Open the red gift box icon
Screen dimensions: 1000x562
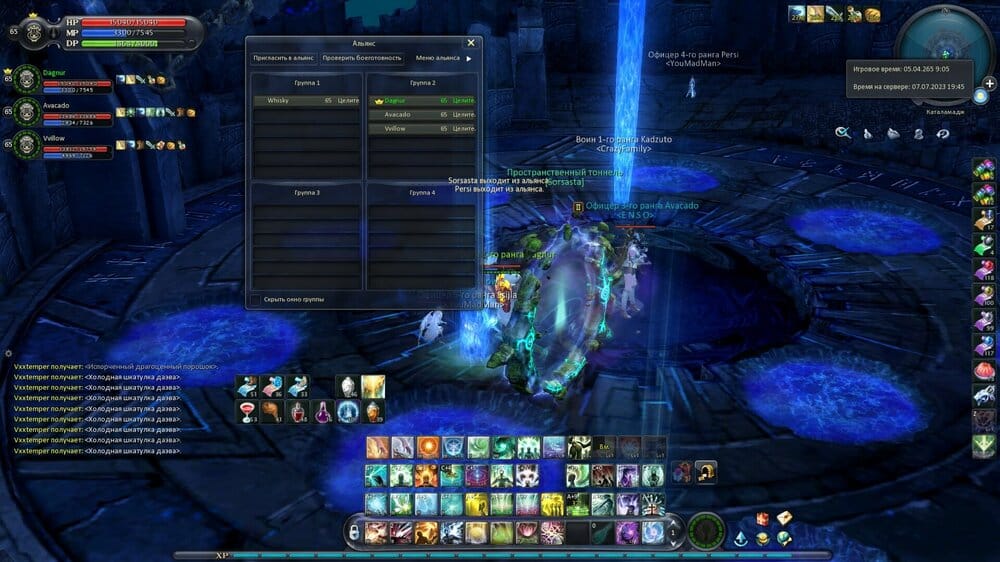pos(763,518)
